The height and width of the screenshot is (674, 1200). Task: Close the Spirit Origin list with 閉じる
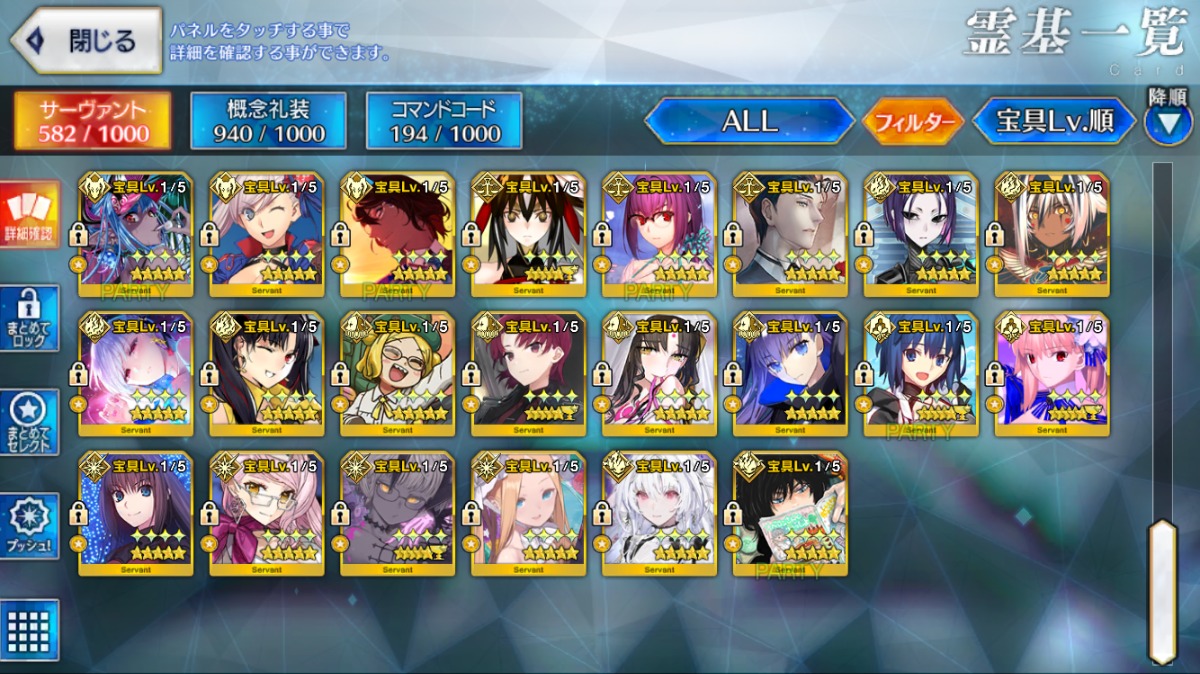86,41
